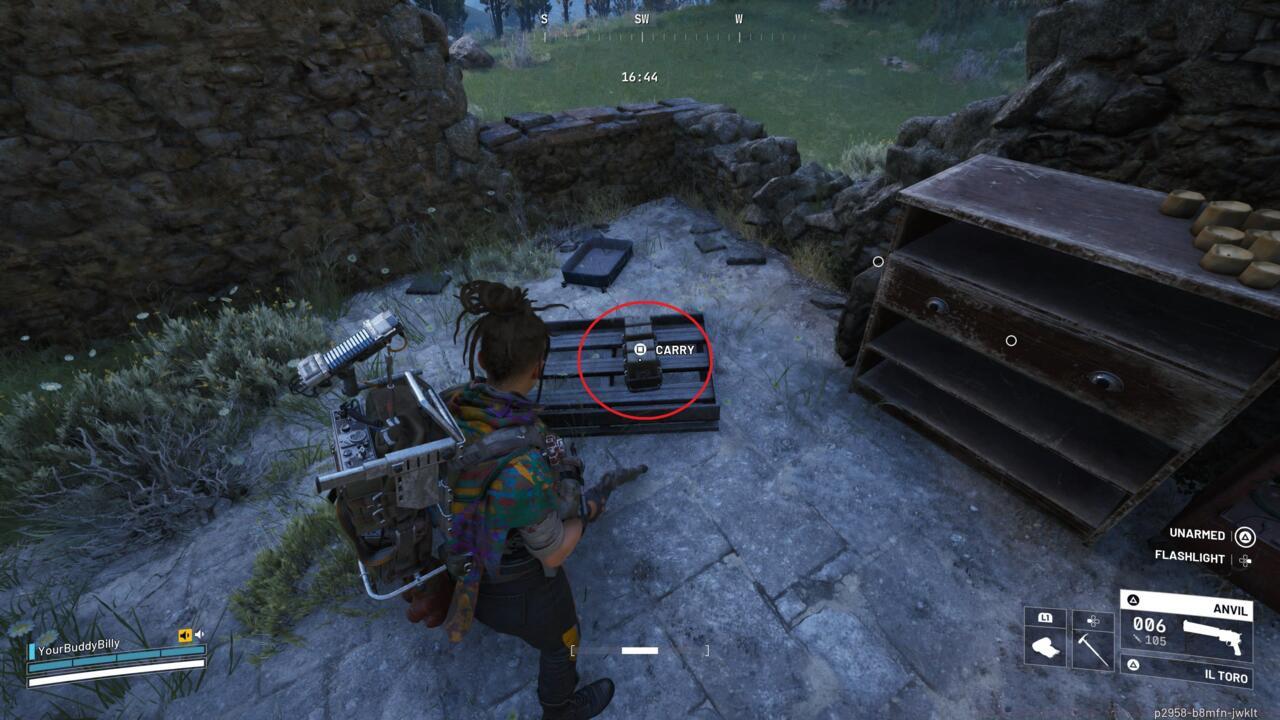Click the session code p2958-b8mfn-jwklt

click(1205, 711)
